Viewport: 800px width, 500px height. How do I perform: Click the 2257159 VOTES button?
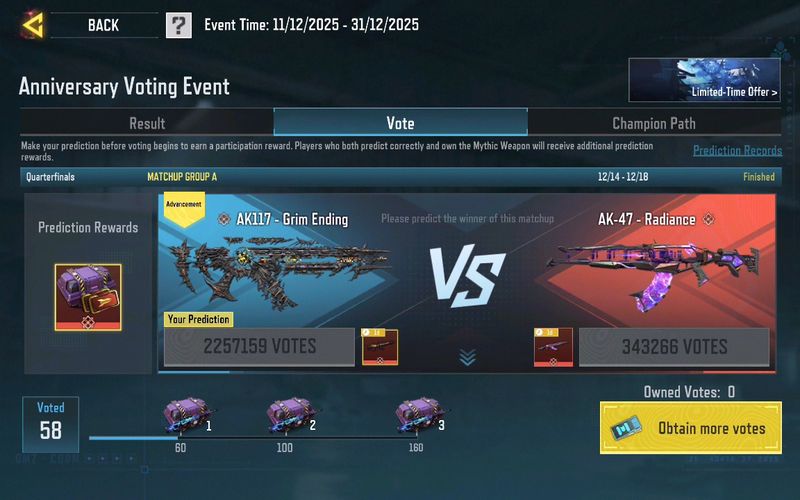tap(259, 347)
